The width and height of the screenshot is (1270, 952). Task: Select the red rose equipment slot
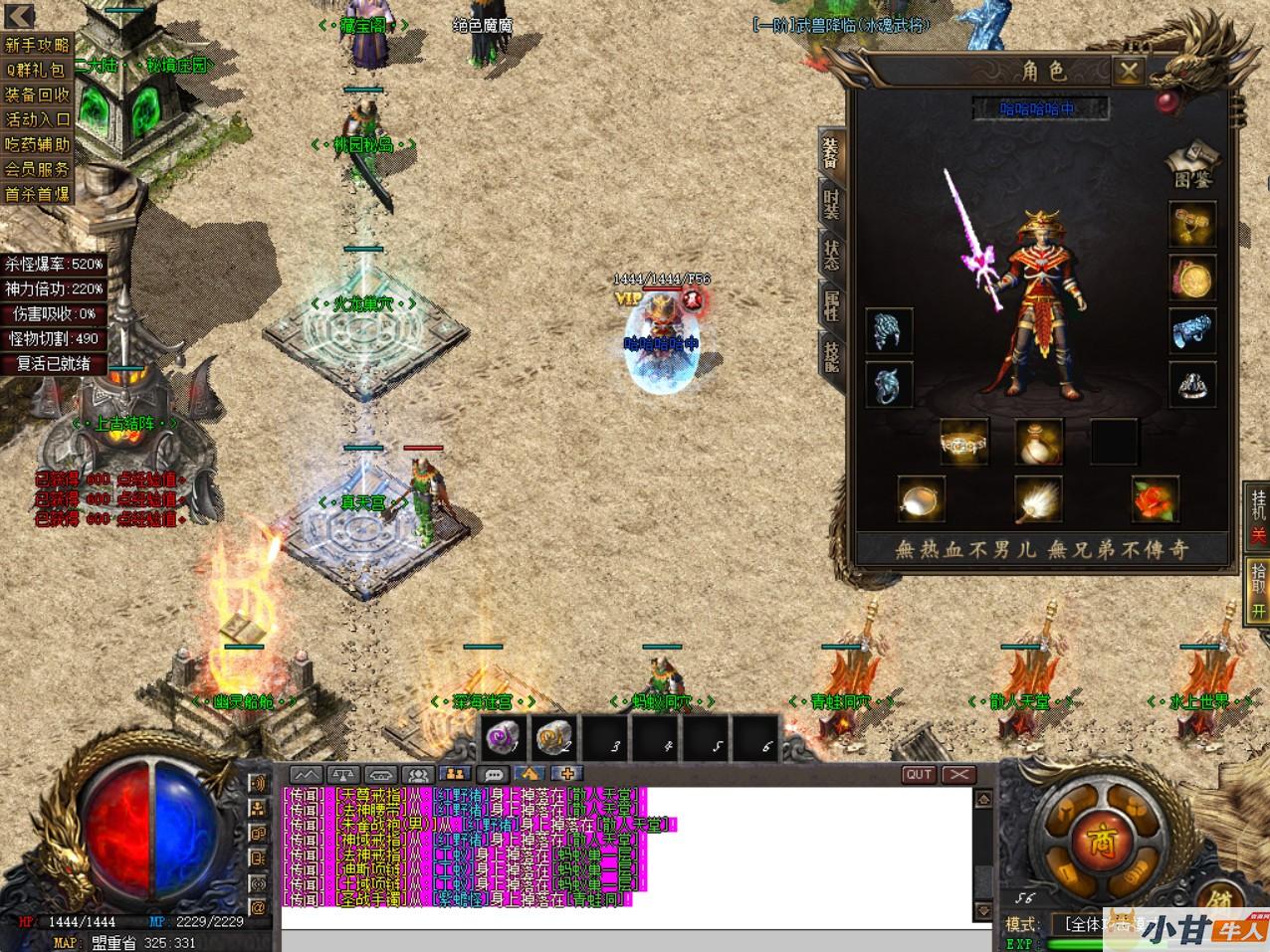[x=1155, y=498]
